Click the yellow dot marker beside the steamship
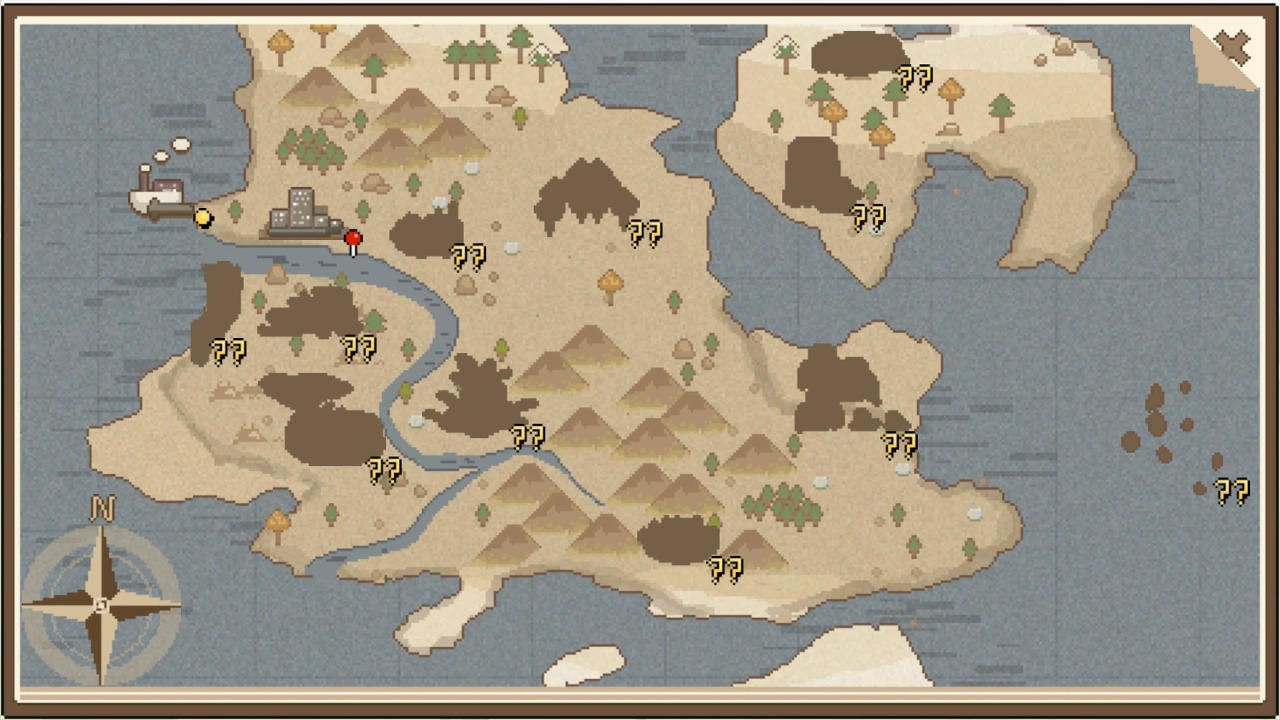Screen dimensions: 1280x720 point(203,217)
